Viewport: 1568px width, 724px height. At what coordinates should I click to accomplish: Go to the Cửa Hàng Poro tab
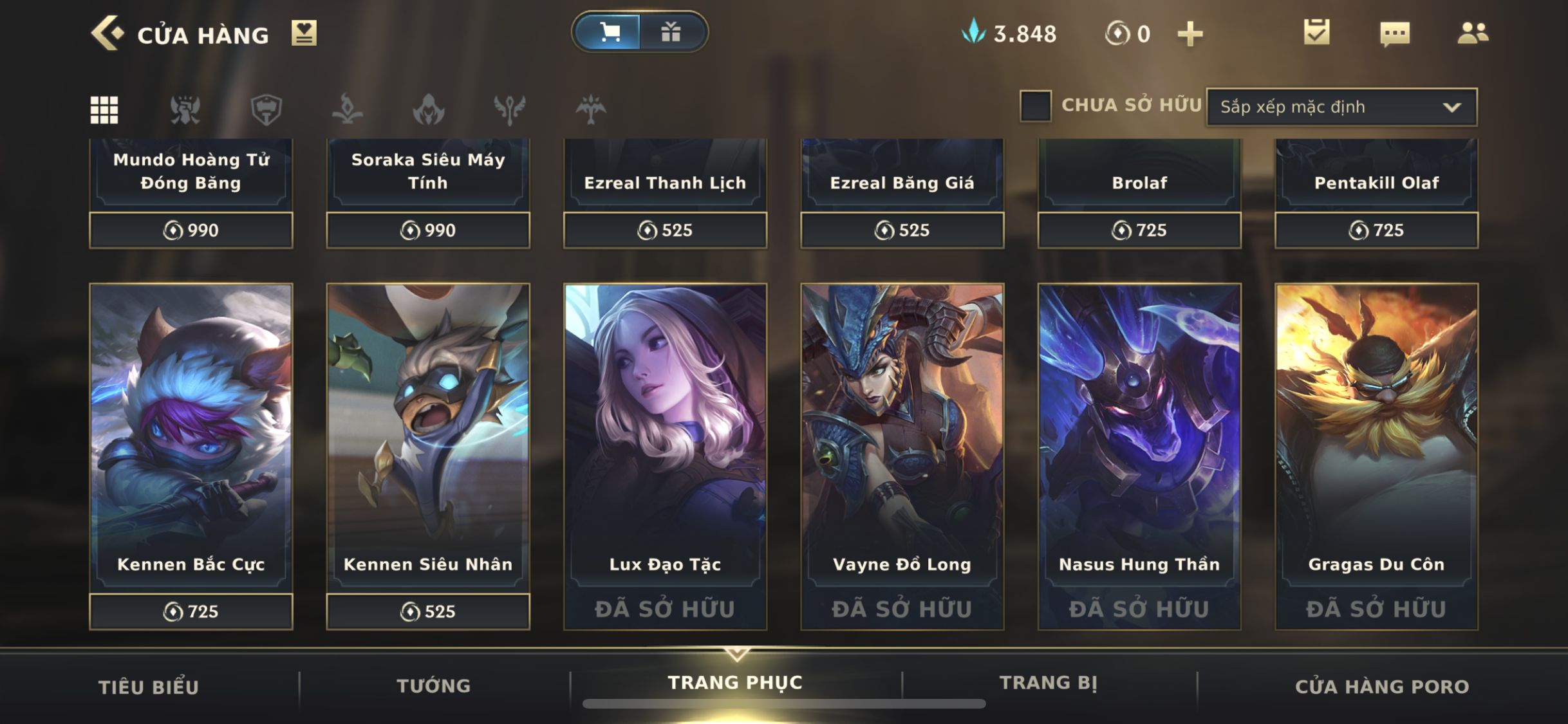(1382, 687)
